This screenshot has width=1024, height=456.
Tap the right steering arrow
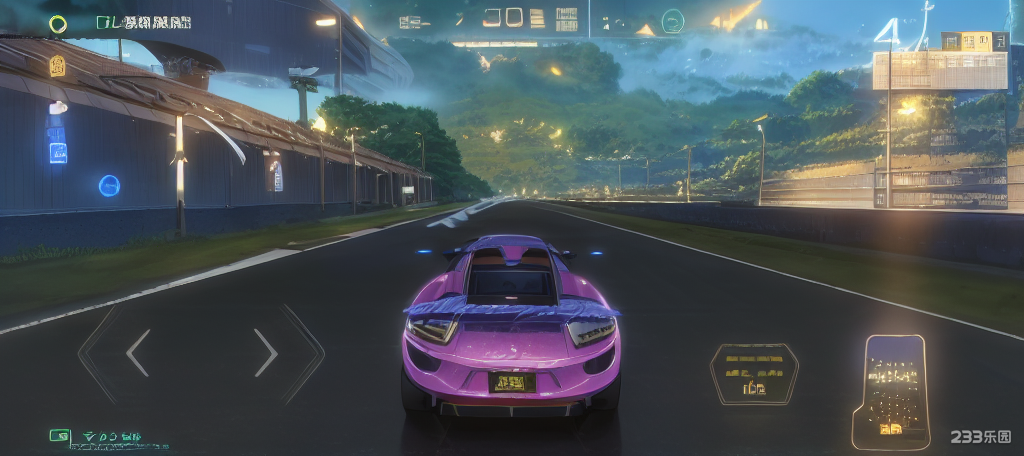pos(266,353)
